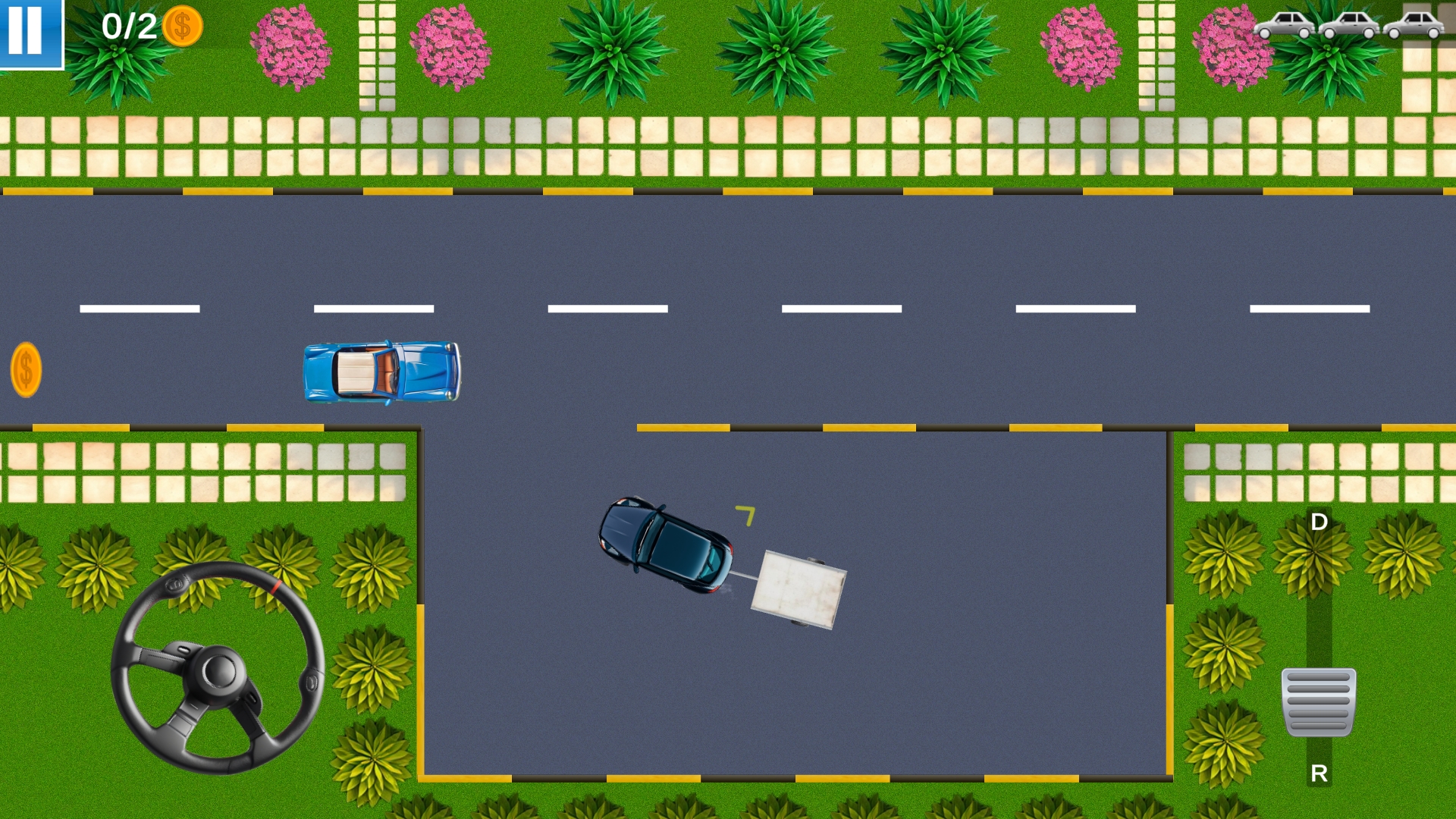Switch the gearbox to D for drive
The height and width of the screenshot is (819, 1456).
tap(1319, 522)
